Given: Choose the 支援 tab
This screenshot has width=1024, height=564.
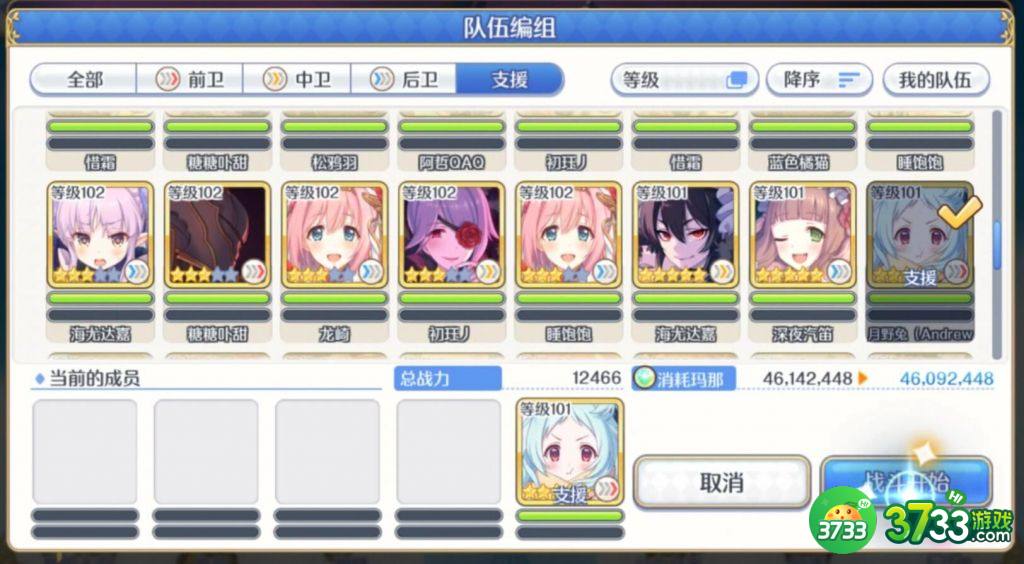Looking at the screenshot, I should [x=510, y=79].
